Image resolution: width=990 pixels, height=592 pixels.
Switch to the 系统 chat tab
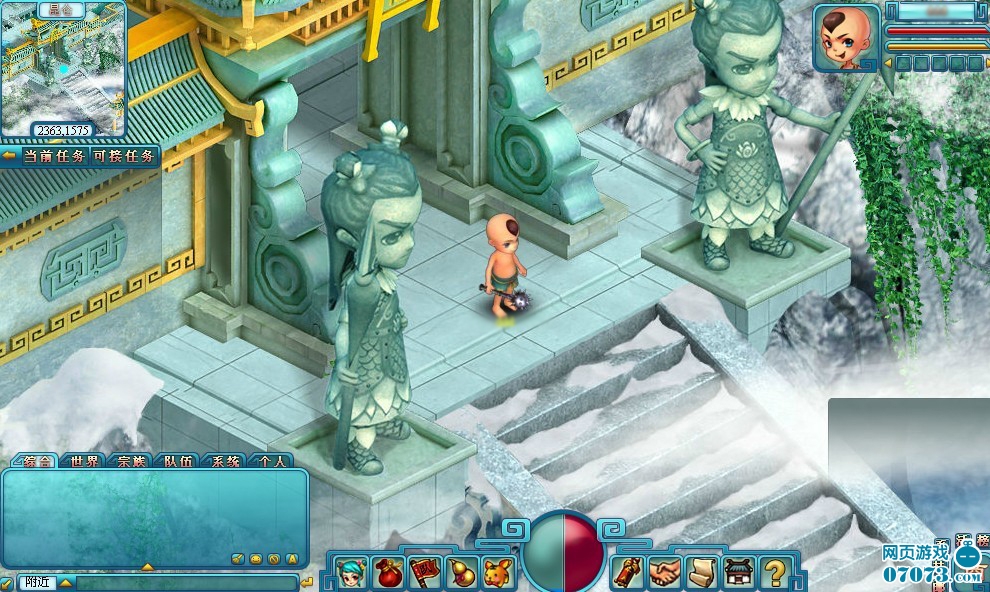click(225, 461)
